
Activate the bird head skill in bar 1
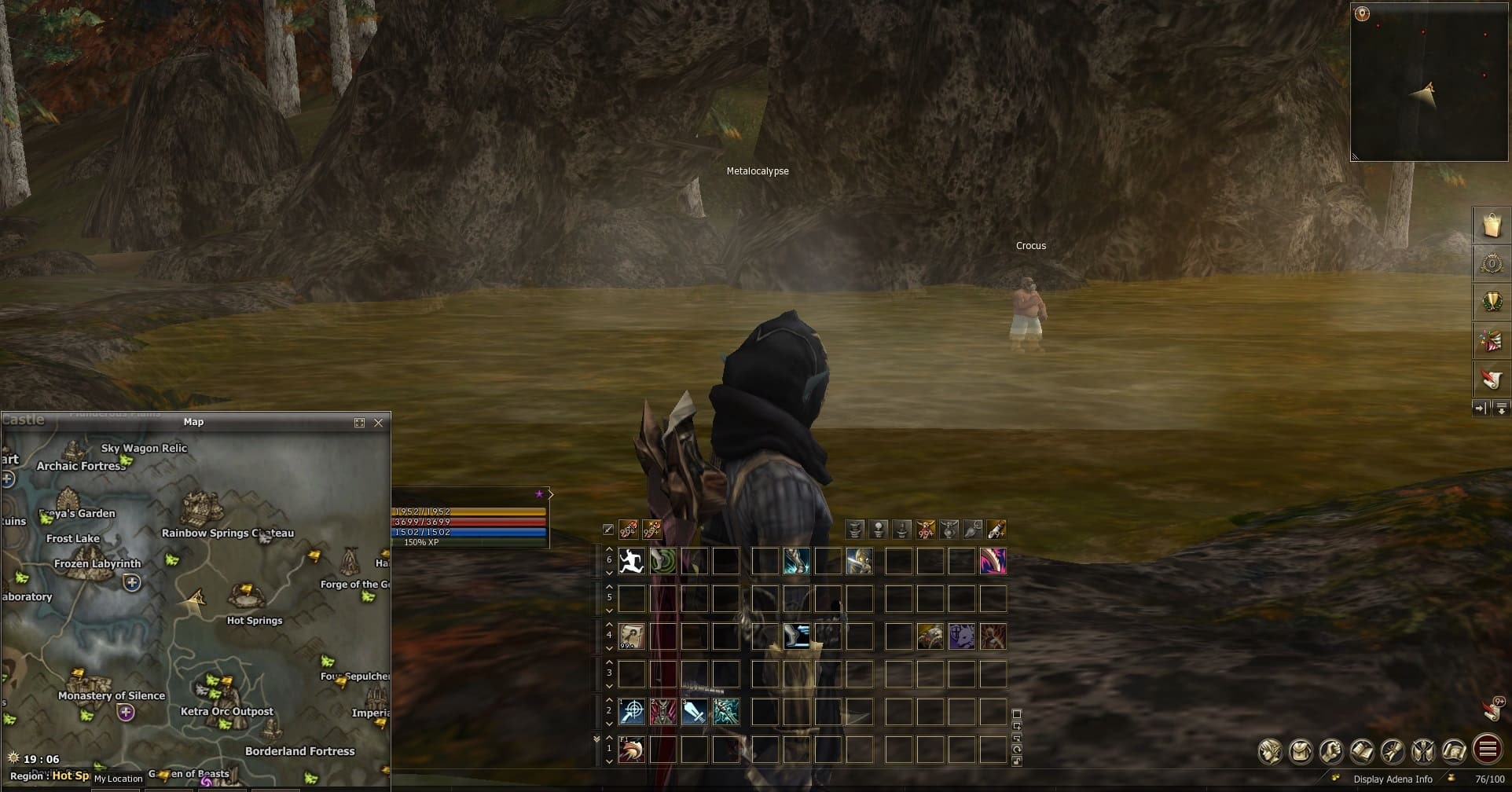point(631,750)
